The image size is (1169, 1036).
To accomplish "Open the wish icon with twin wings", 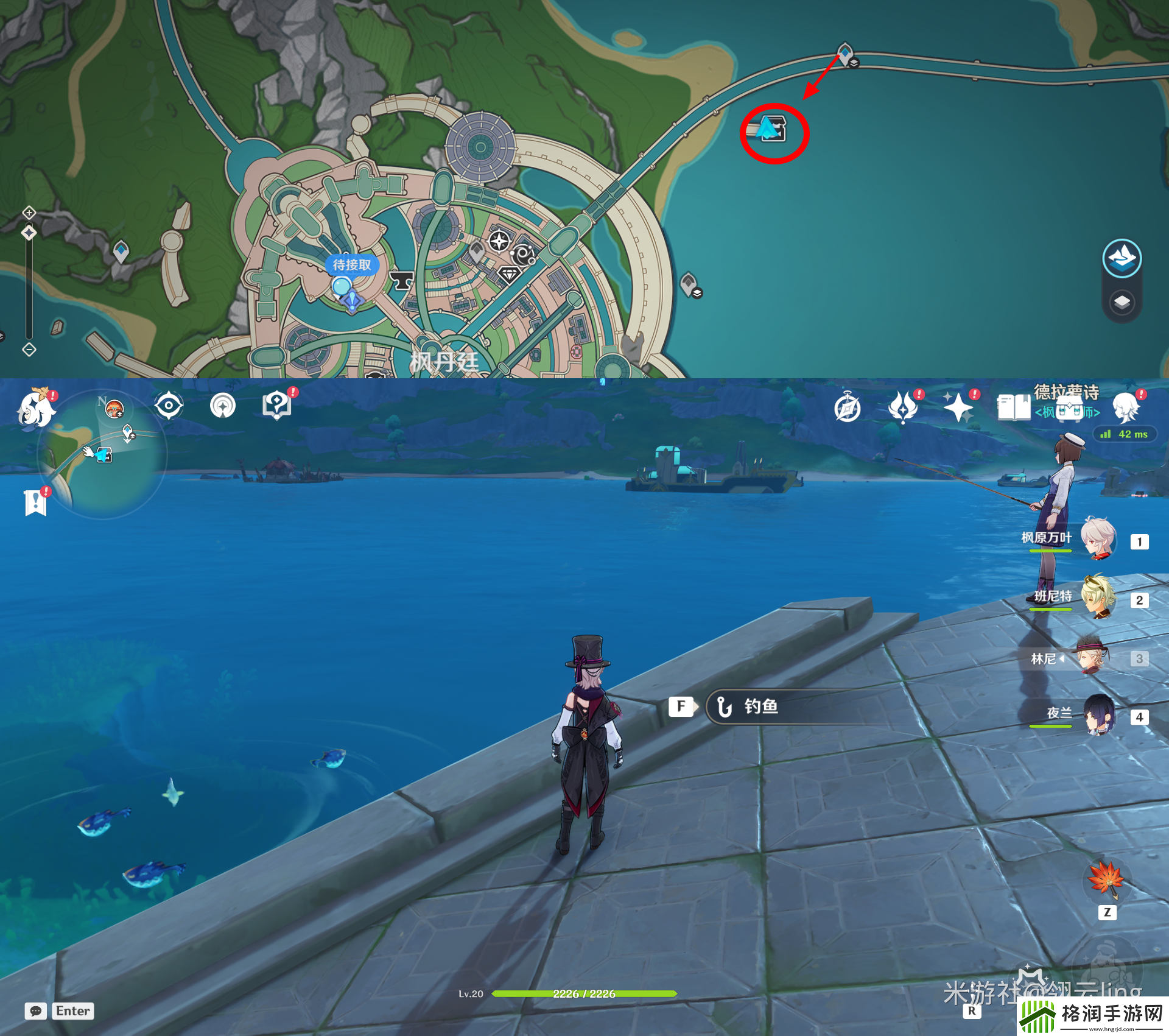I will (x=902, y=407).
